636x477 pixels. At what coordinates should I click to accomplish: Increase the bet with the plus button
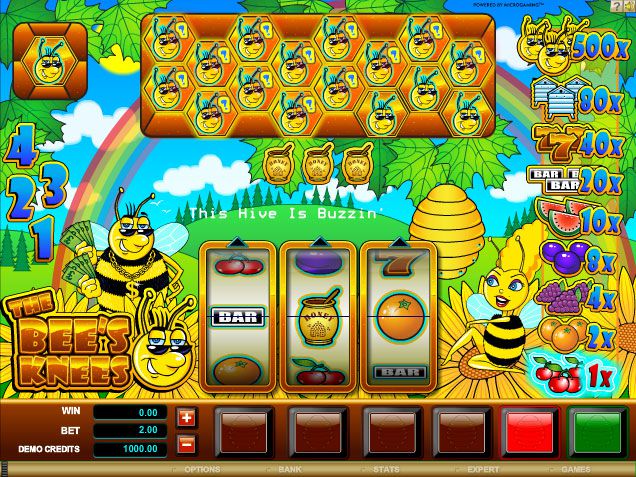click(186, 417)
